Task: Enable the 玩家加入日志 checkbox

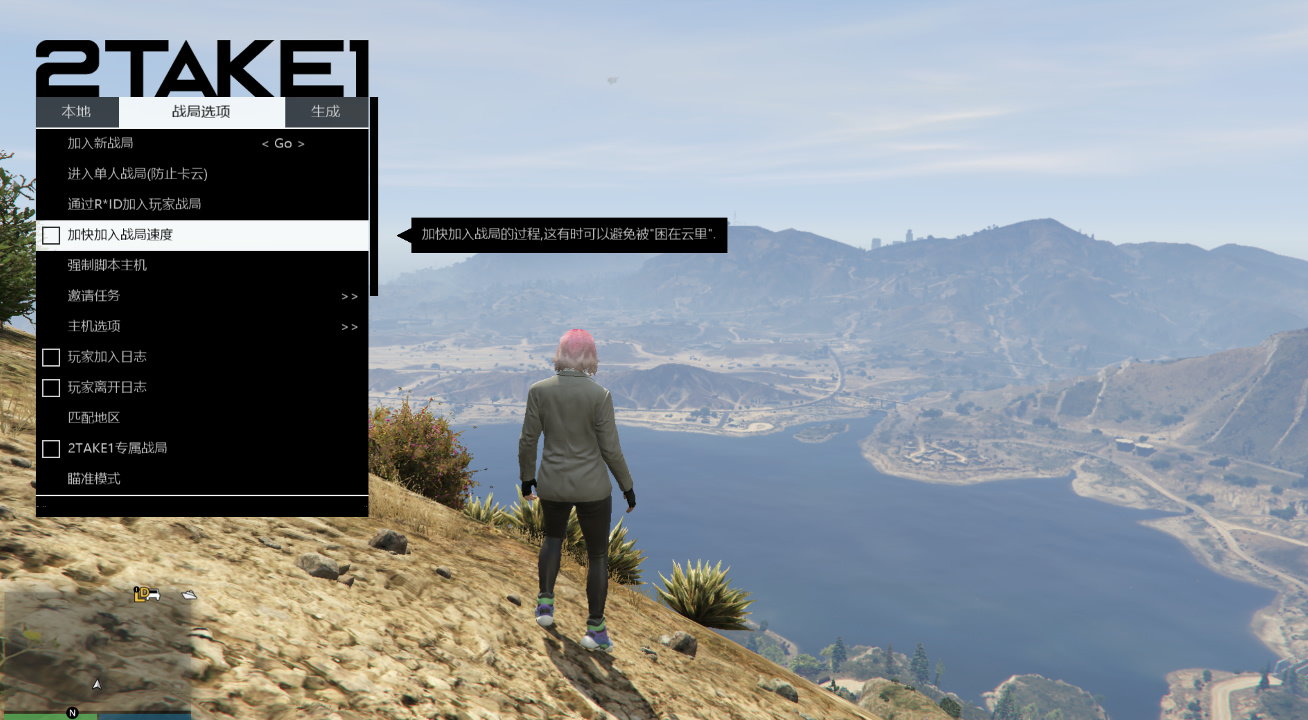Action: [51, 357]
